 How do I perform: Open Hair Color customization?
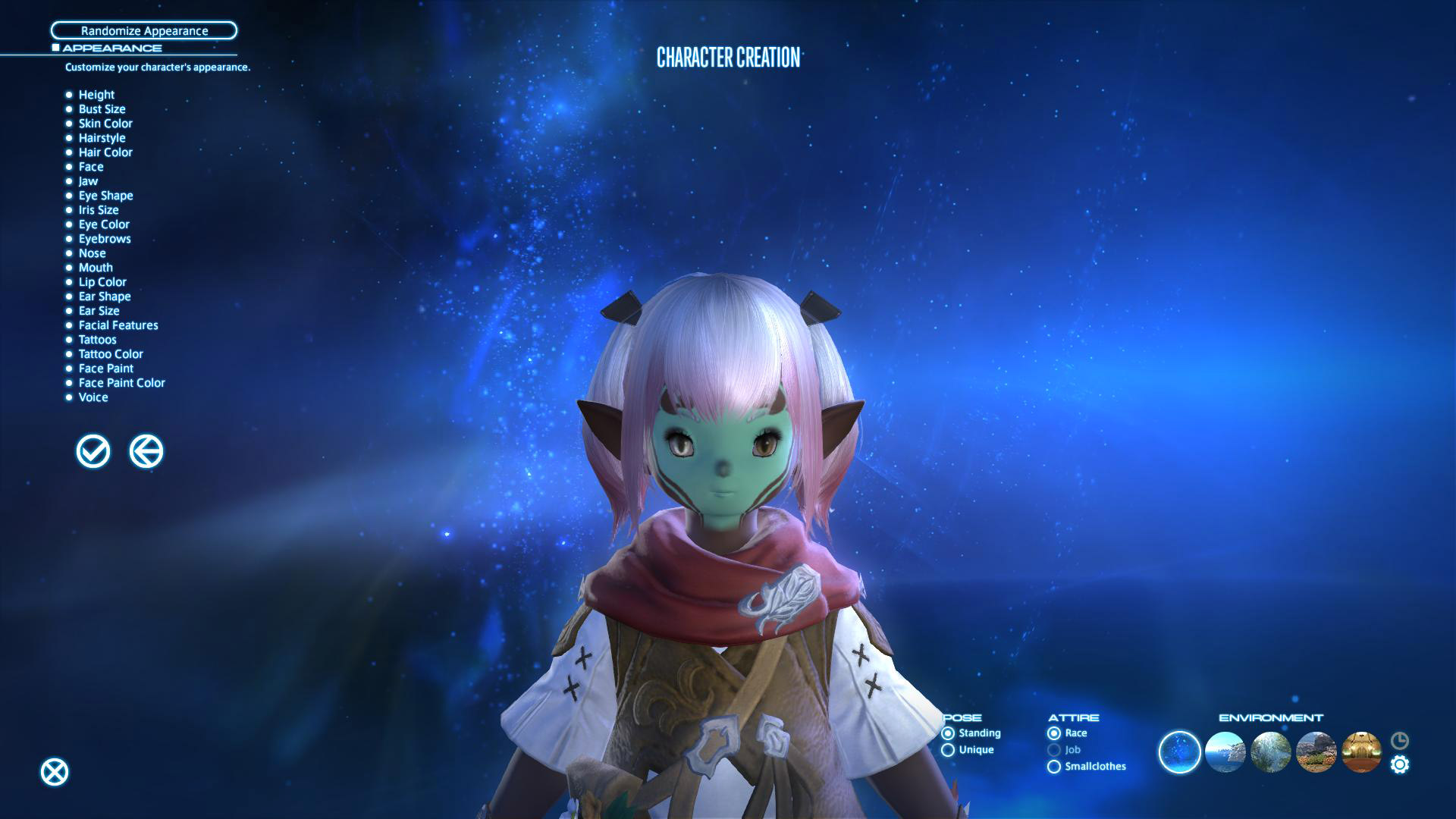click(105, 152)
